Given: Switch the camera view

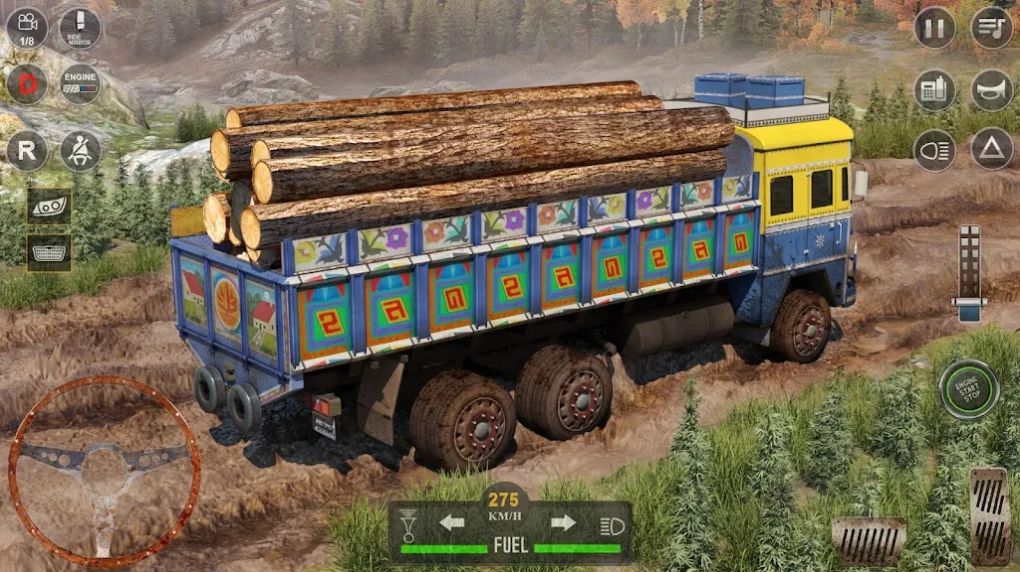Looking at the screenshot, I should (x=27, y=28).
